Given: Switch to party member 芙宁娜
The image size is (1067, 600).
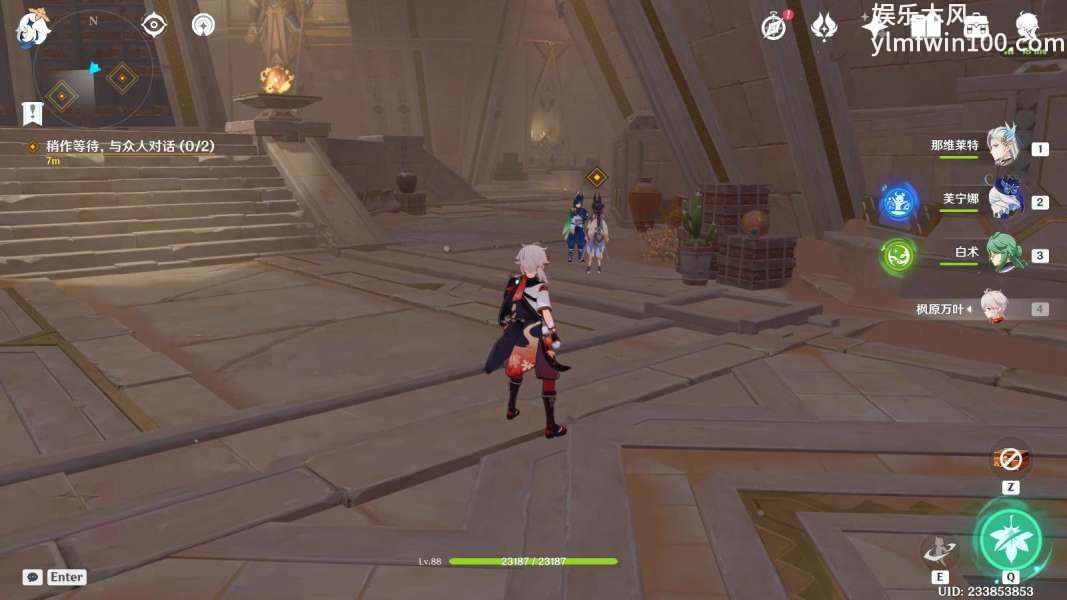Looking at the screenshot, I should coord(1003,199).
